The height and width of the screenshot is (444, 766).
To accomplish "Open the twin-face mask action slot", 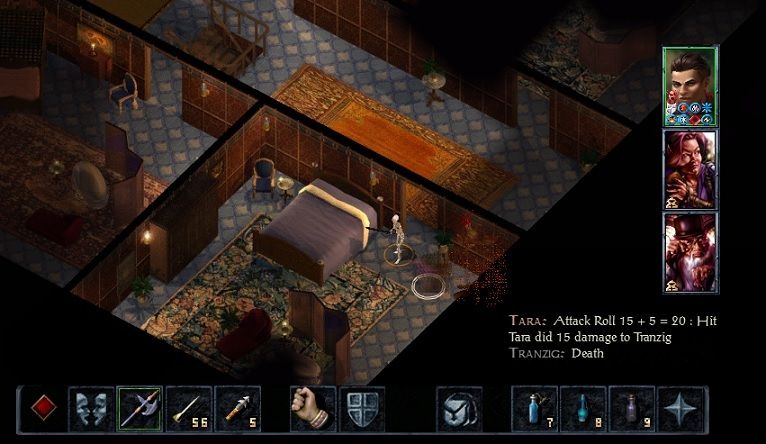I will pyautogui.click(x=91, y=409).
